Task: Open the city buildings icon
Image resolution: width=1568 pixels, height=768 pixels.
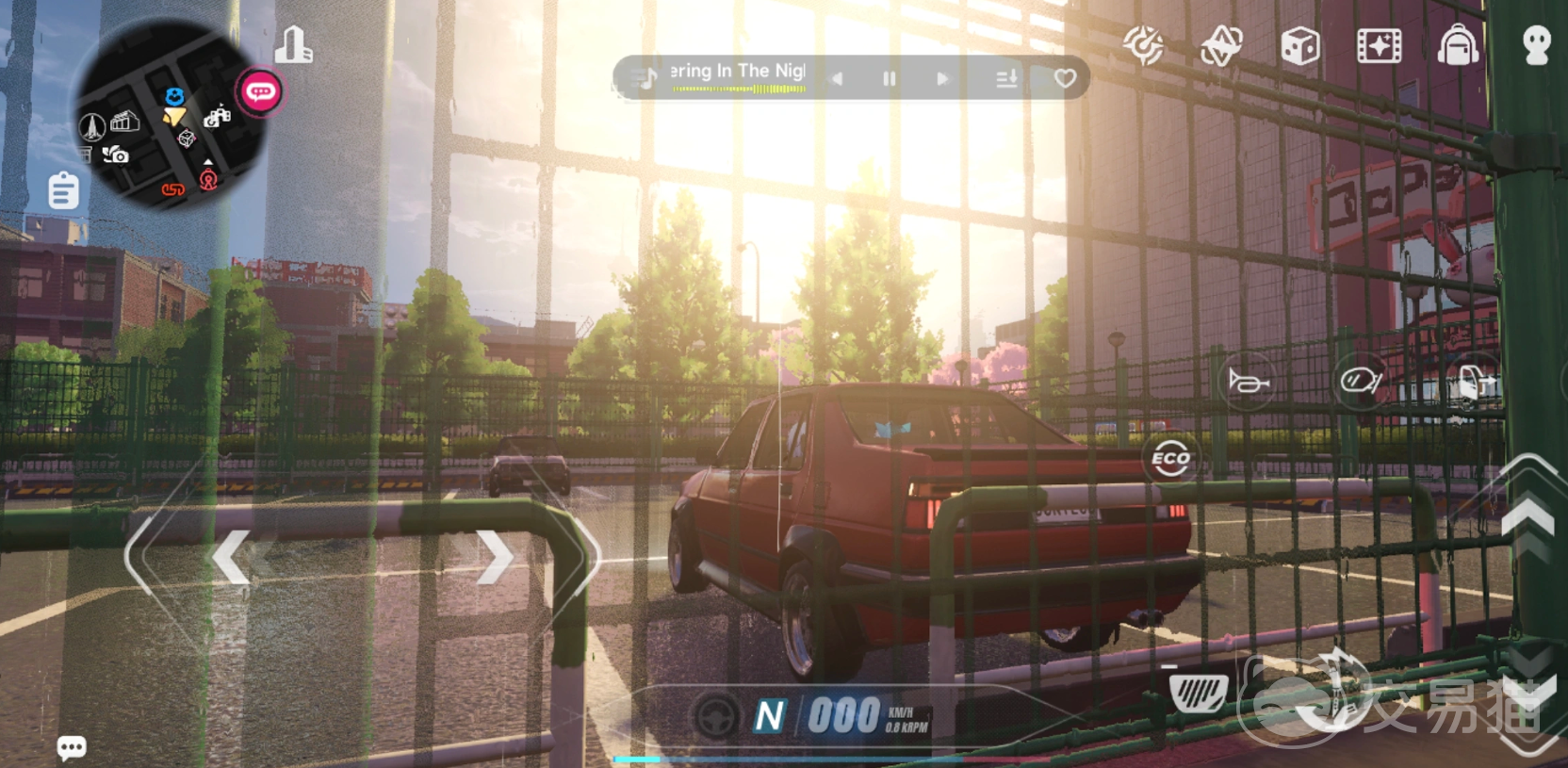Action: click(x=294, y=44)
